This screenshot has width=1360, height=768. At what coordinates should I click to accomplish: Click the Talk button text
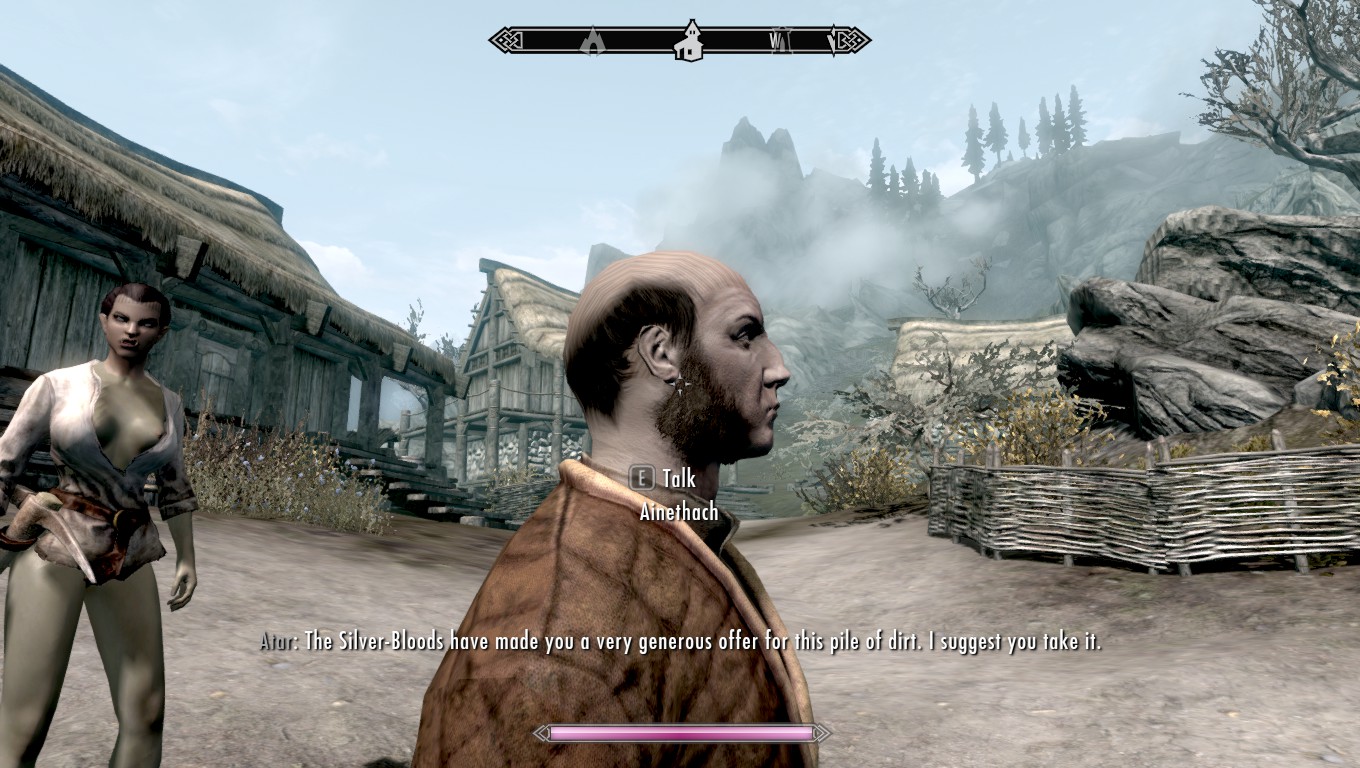pos(678,479)
